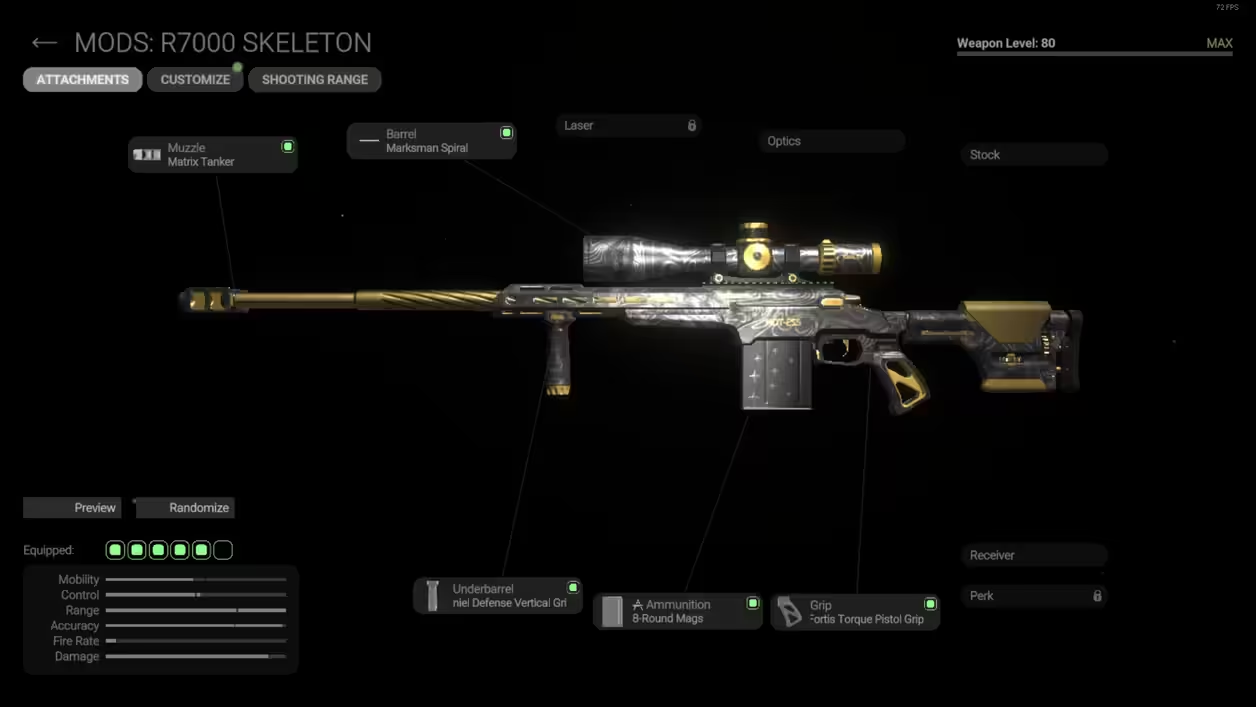Select the Underbarrel Vertical Grip slot
1256x707 pixels.
(498, 596)
